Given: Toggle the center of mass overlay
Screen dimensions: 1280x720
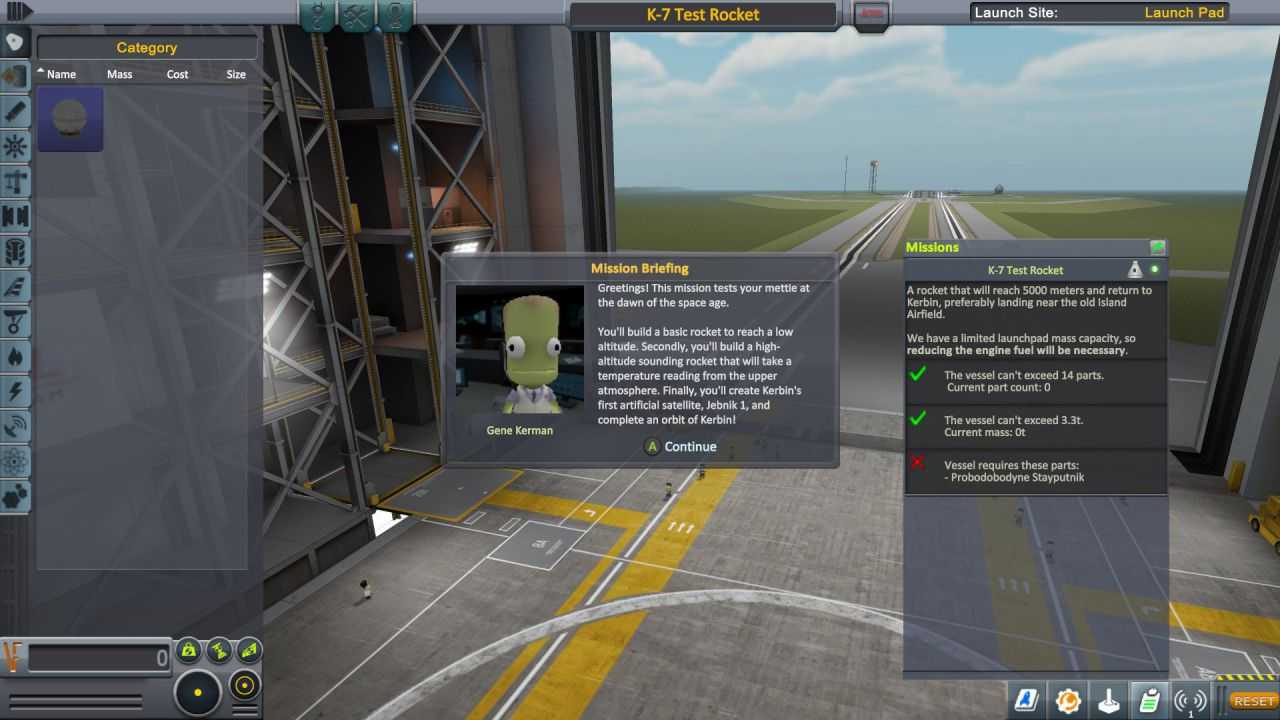Looking at the screenshot, I should pos(189,651).
